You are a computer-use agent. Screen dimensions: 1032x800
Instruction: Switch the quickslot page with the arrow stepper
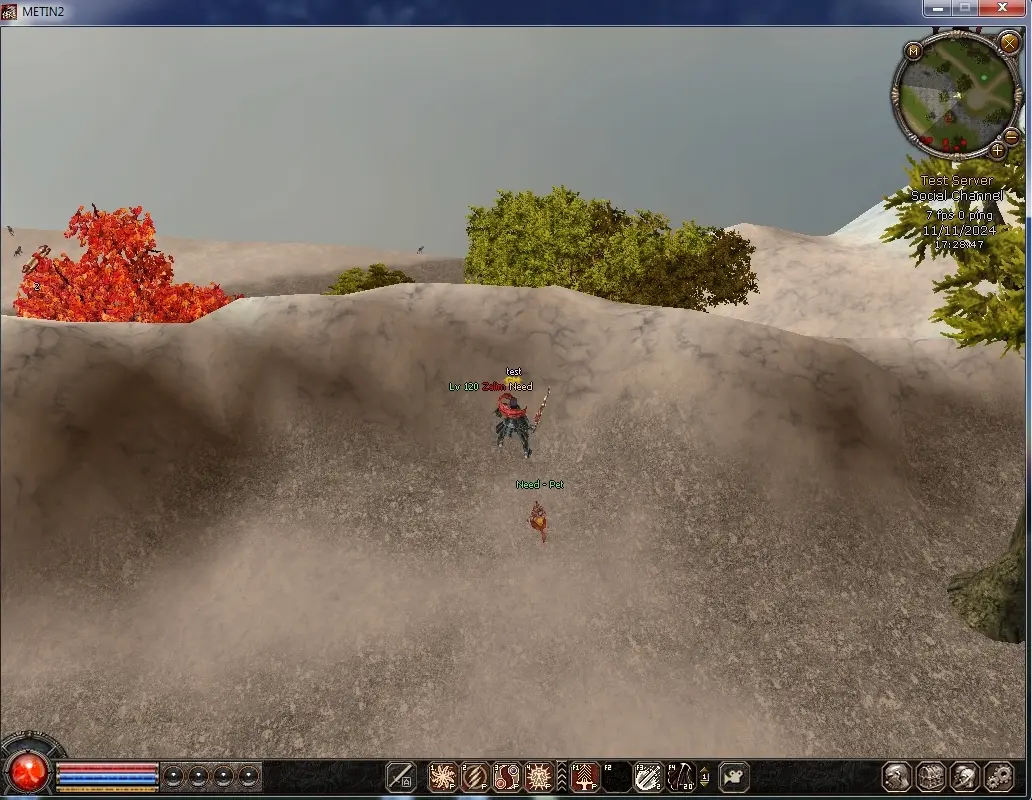pos(705,776)
